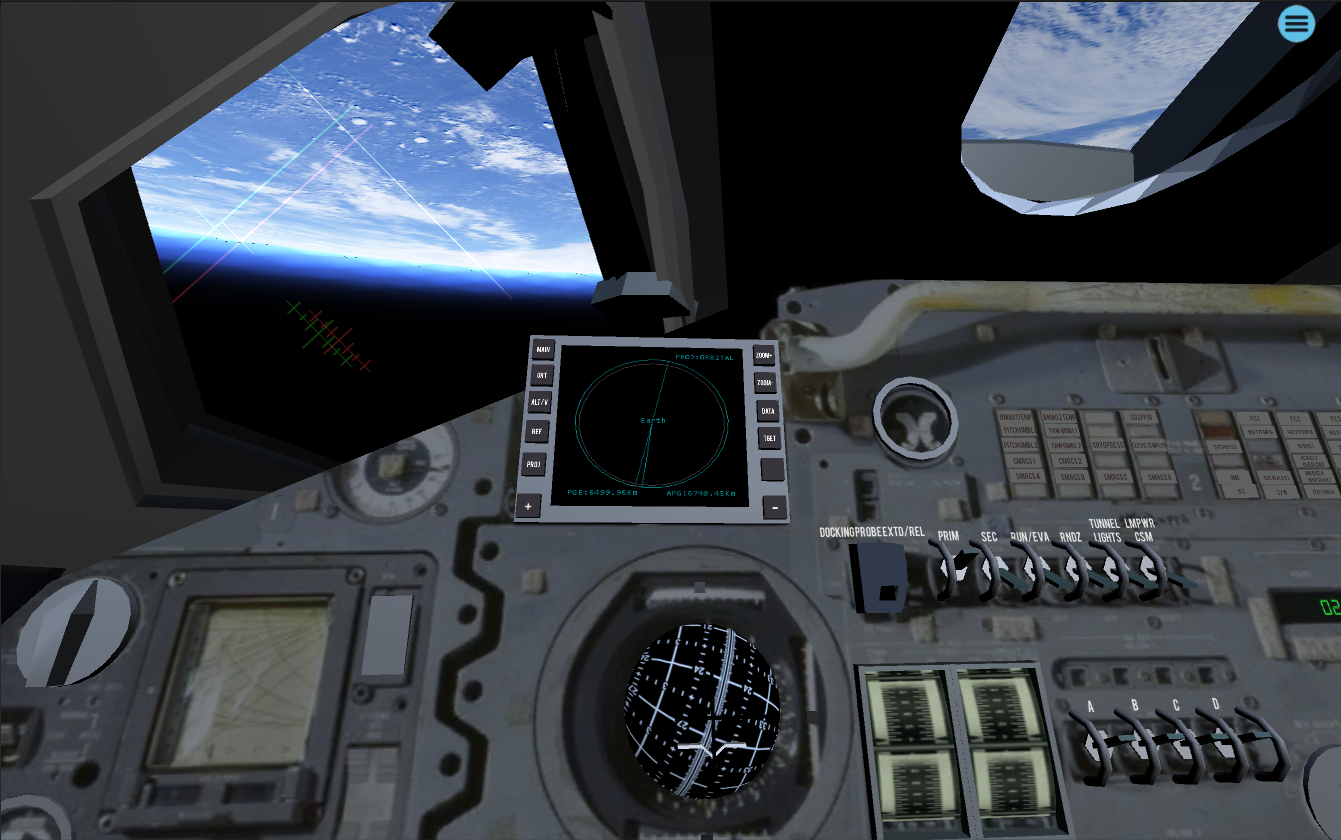Open the hamburger menu in the top-right corner
1341x840 pixels.
click(x=1296, y=23)
